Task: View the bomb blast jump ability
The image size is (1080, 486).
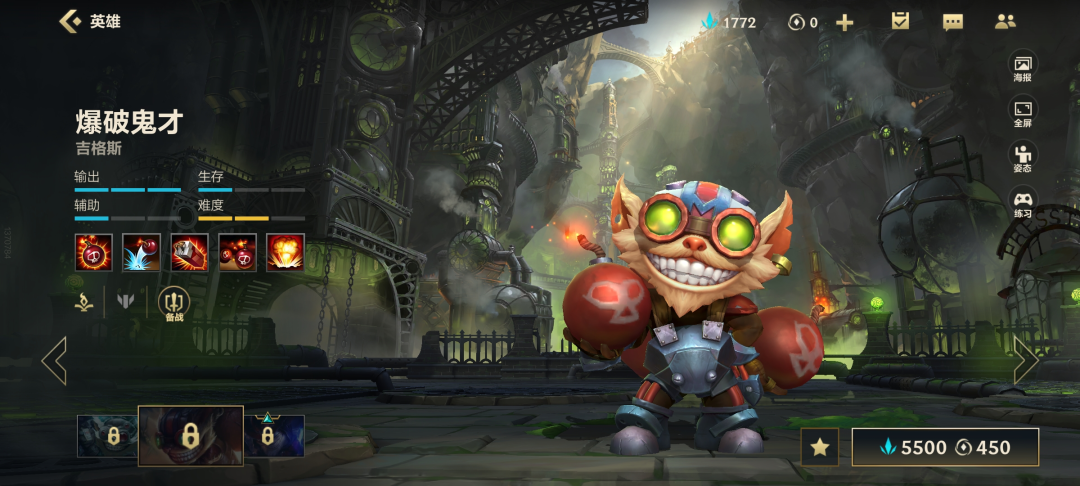Action: point(141,252)
